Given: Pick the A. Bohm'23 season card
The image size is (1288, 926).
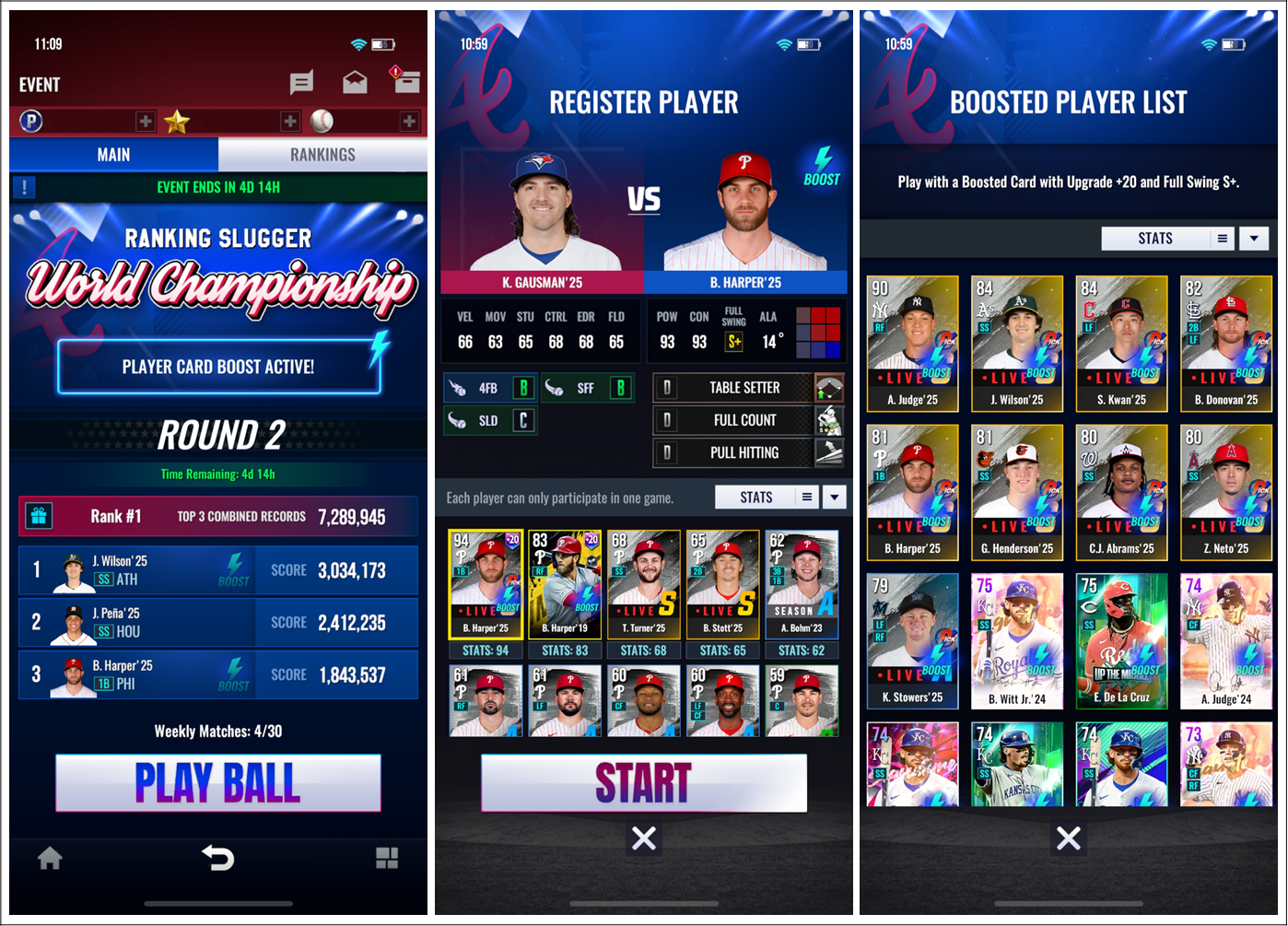Looking at the screenshot, I should click(802, 584).
